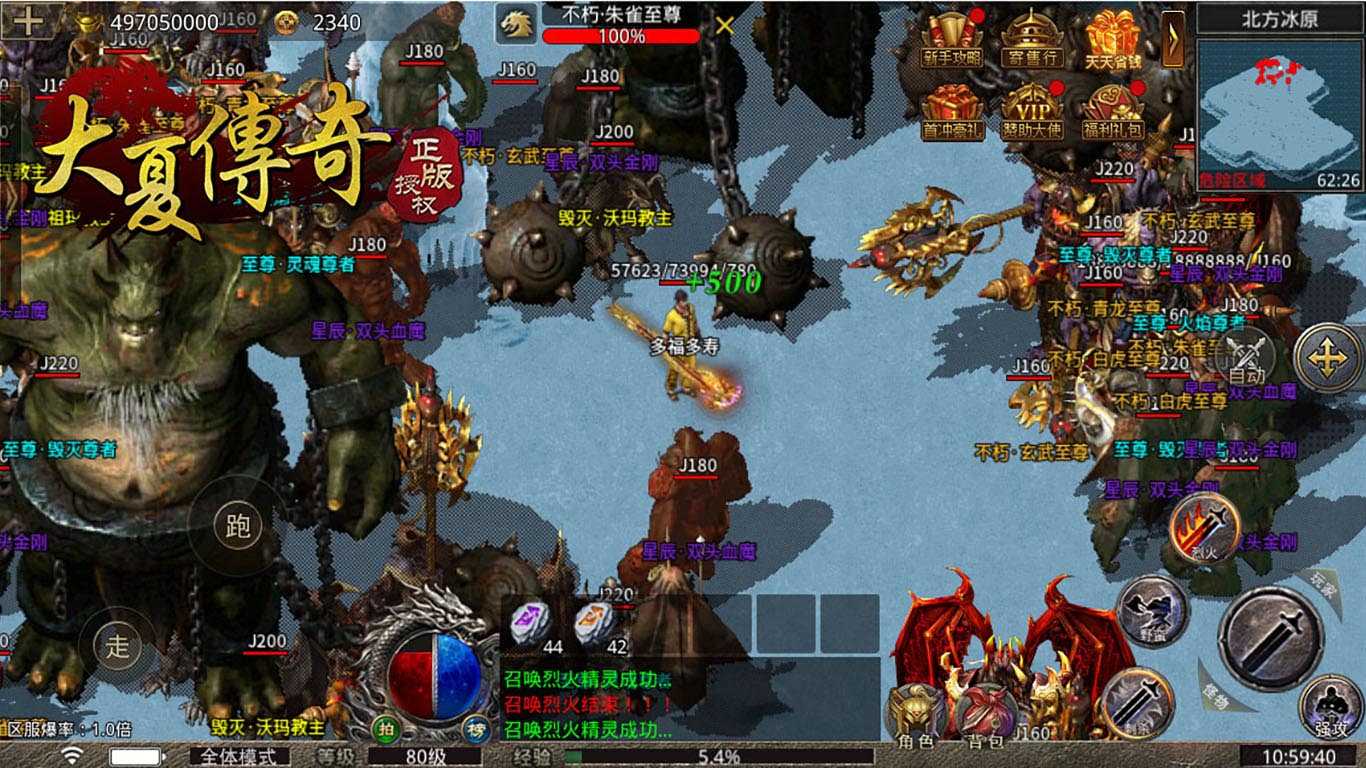Use the purple rune stone item
1366x768 pixels.
pyautogui.click(x=530, y=624)
